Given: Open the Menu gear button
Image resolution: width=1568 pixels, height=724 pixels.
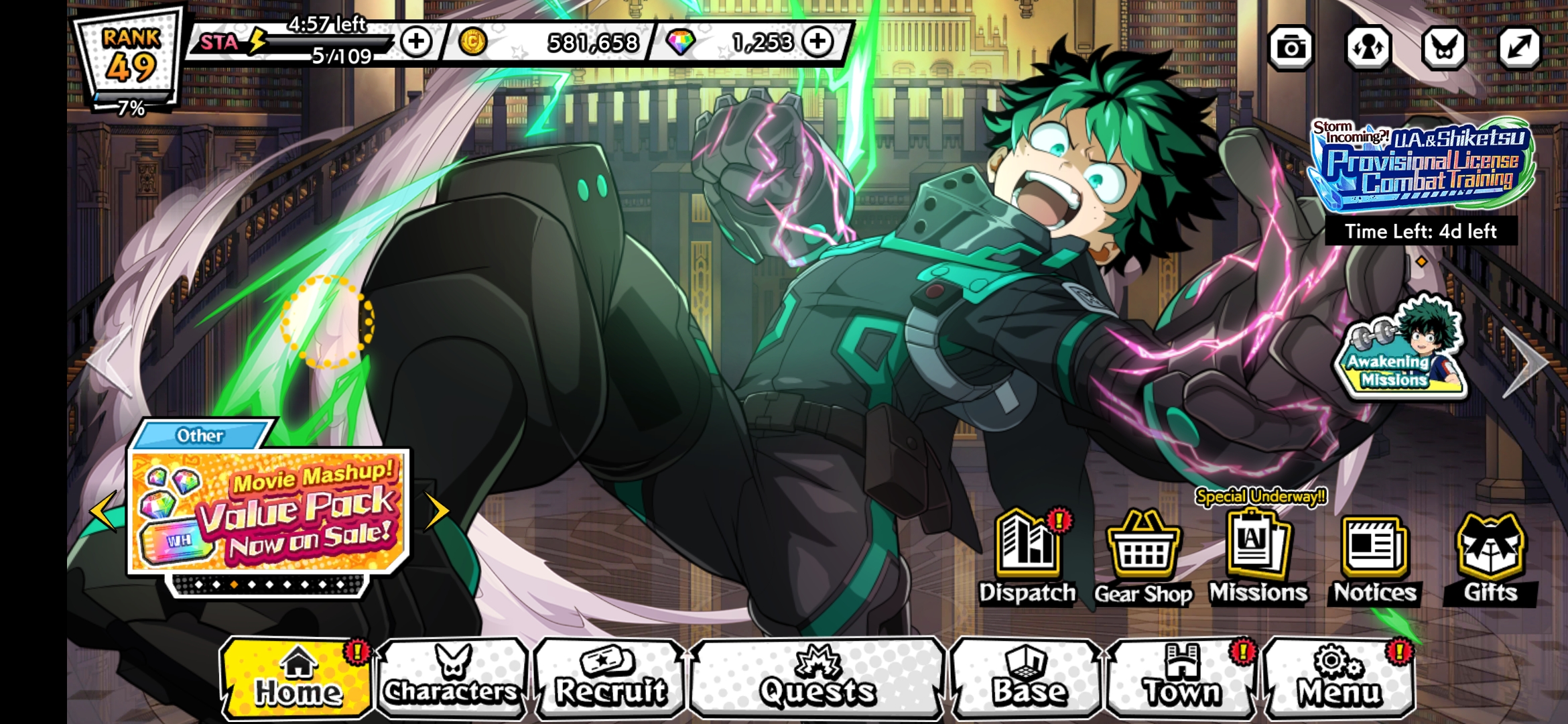Looking at the screenshot, I should pos(1339,678).
